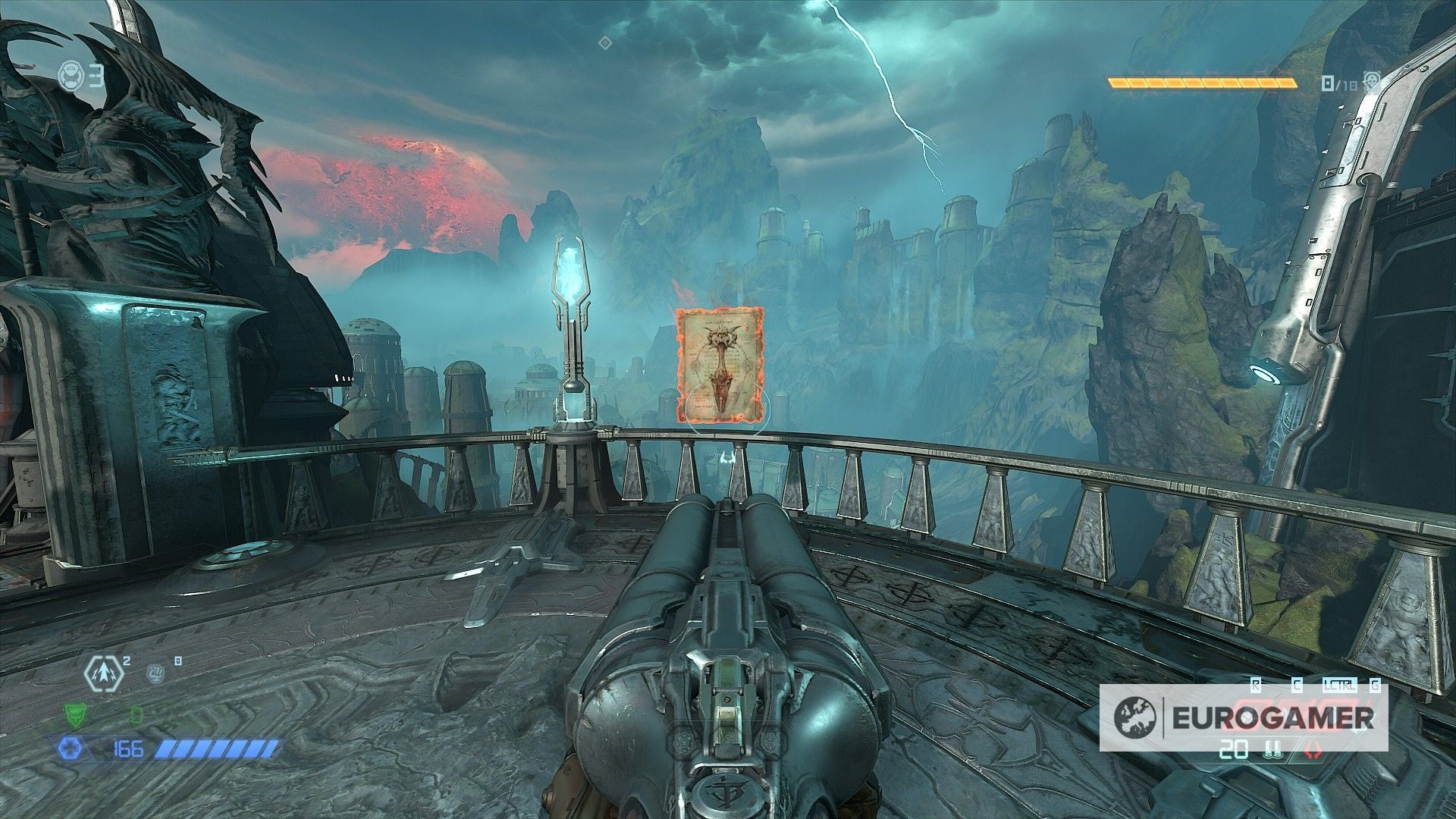Click the G keybind indicator

coord(1374,686)
